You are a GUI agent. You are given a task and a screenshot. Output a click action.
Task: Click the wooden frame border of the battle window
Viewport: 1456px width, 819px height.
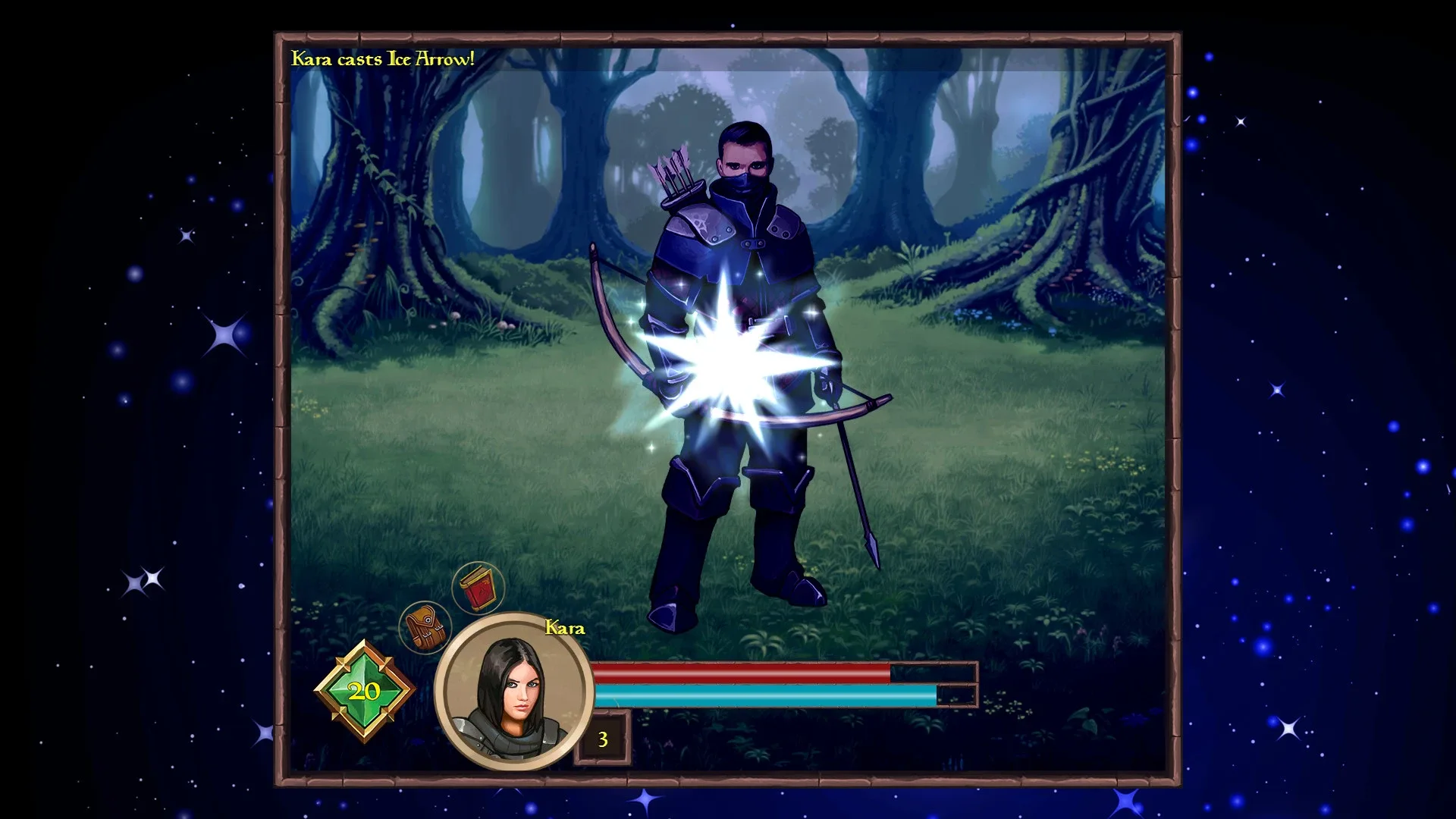(x=728, y=36)
